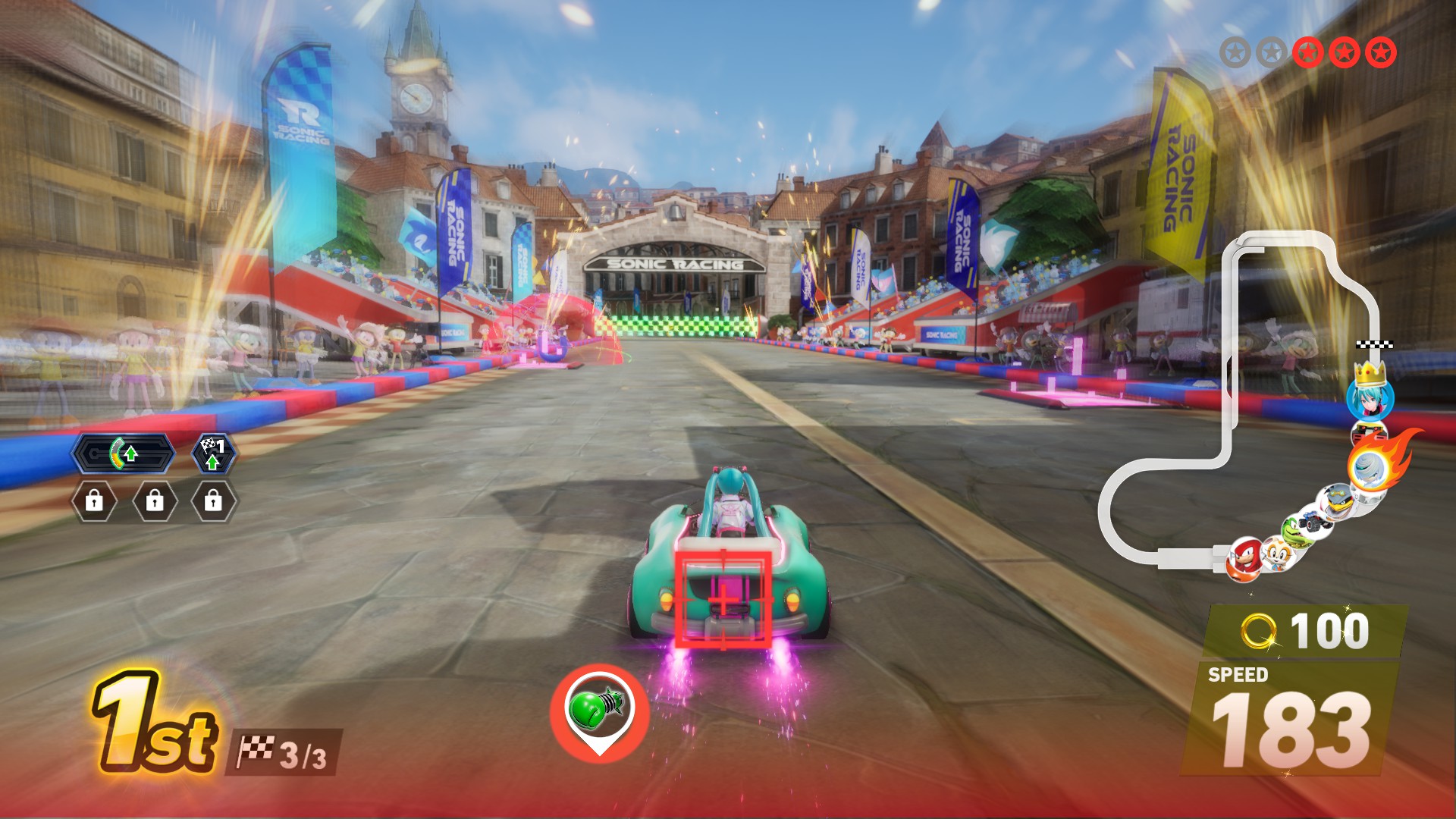This screenshot has width=1456, height=819.
Task: Select Knuckles' marker on the minimap
Action: (x=1244, y=559)
